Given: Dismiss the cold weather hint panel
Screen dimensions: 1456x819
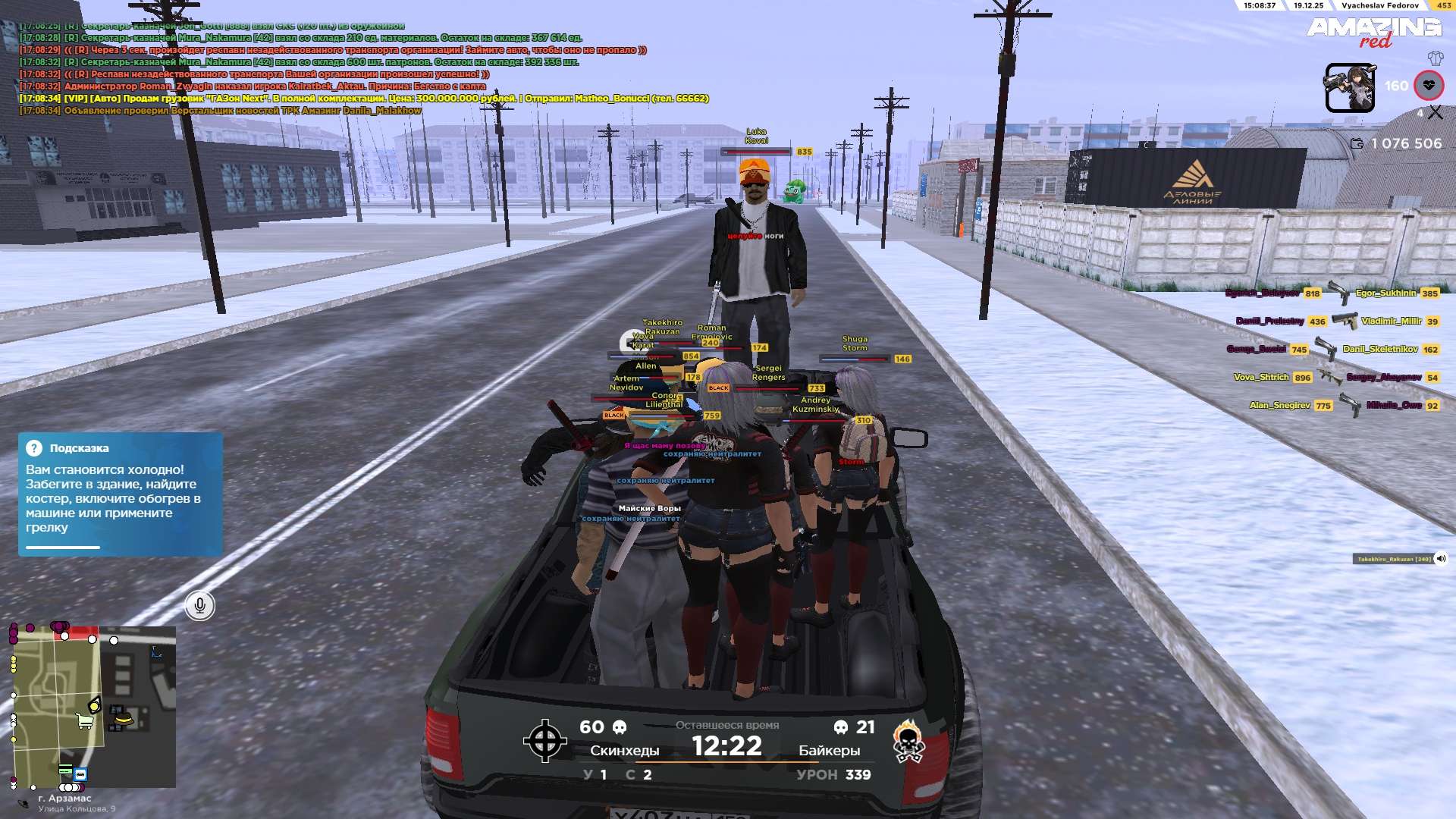Looking at the screenshot, I should point(120,494).
